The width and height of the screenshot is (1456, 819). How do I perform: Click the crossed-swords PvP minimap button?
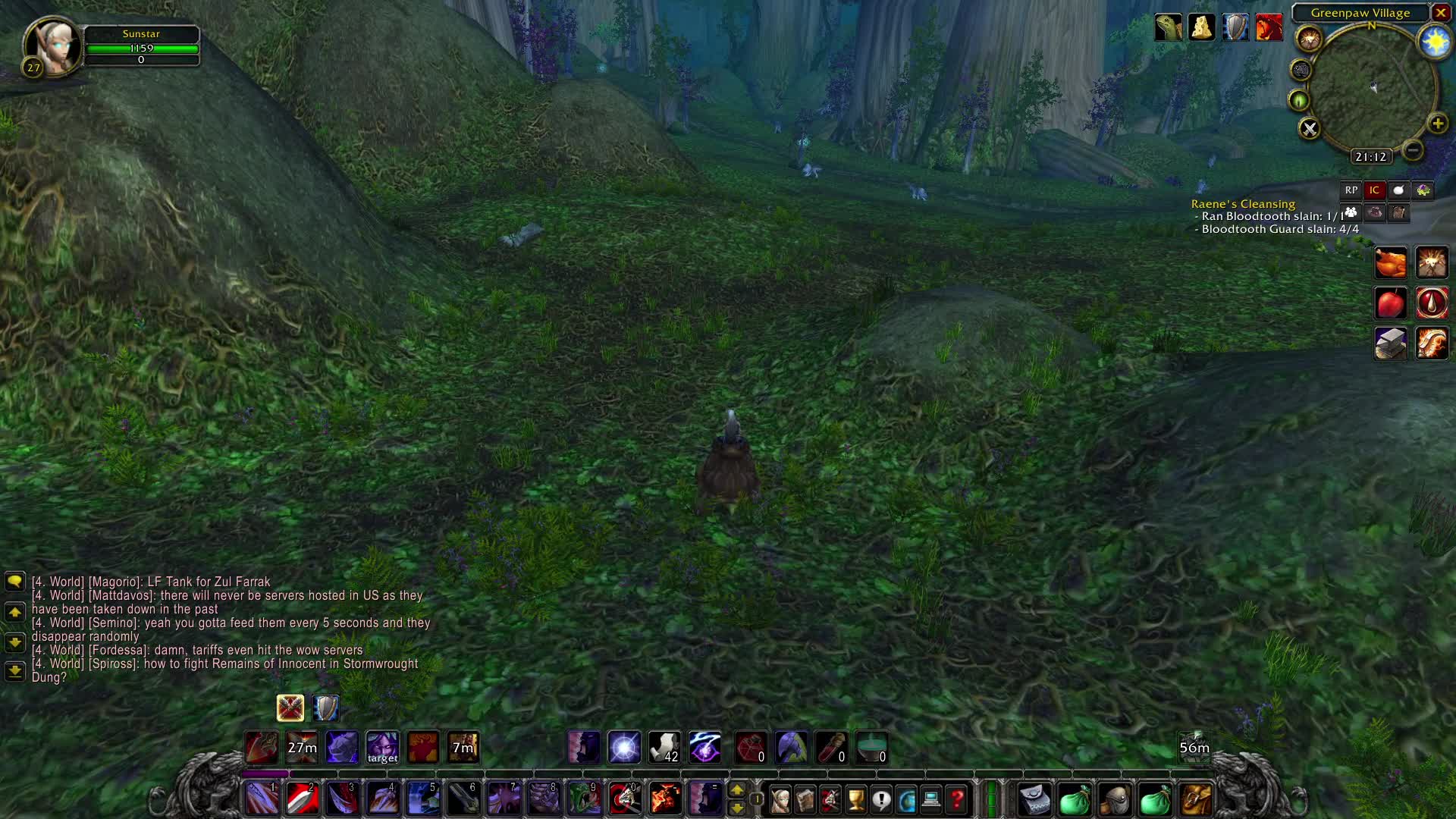pyautogui.click(x=1309, y=129)
